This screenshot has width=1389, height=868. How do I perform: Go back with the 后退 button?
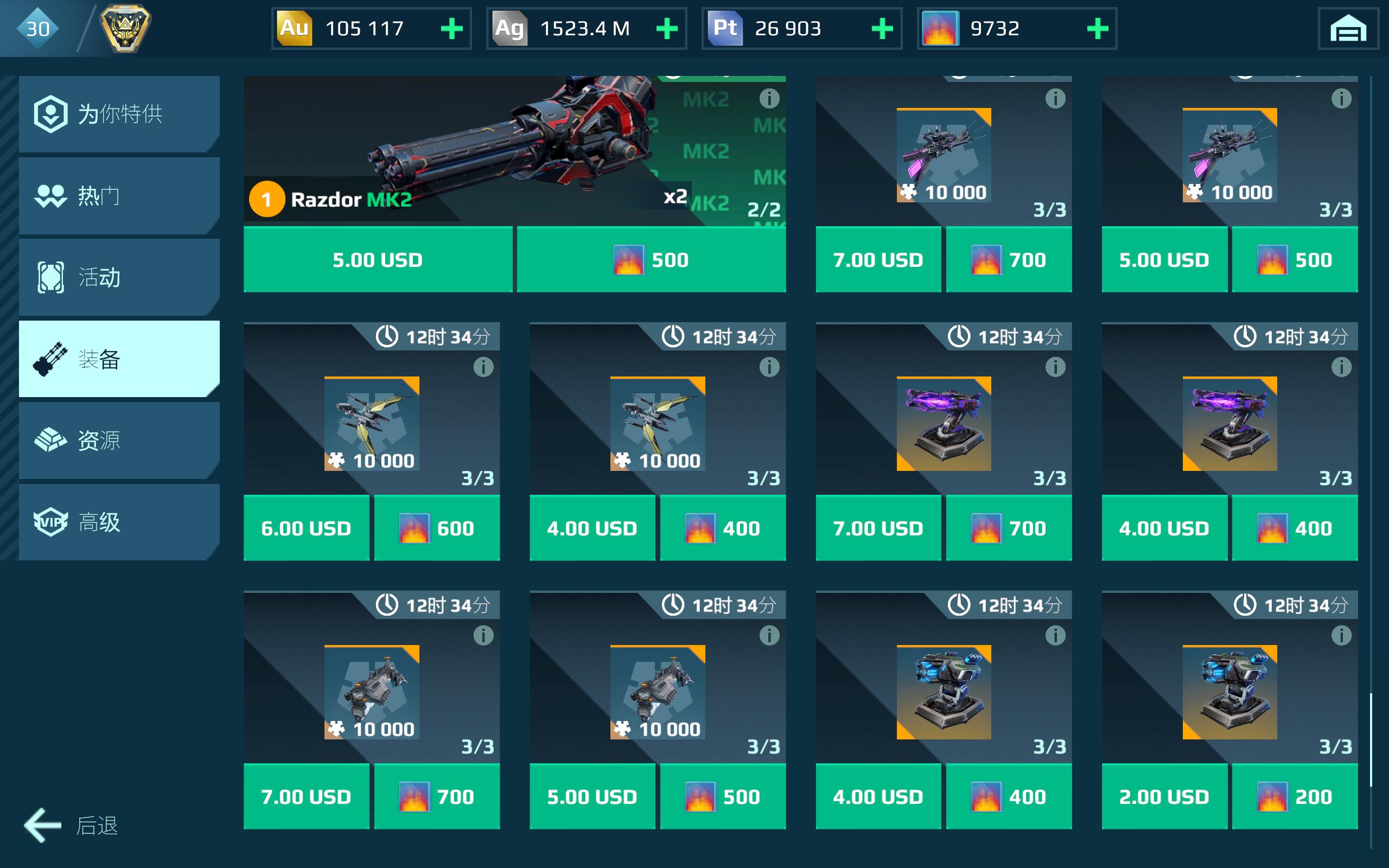pyautogui.click(x=71, y=826)
